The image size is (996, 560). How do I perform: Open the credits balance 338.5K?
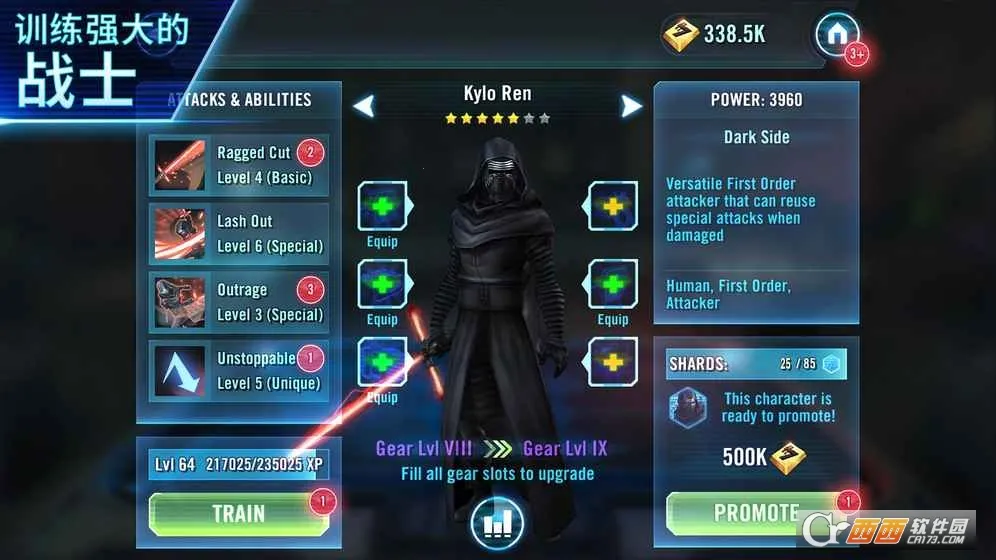(716, 34)
